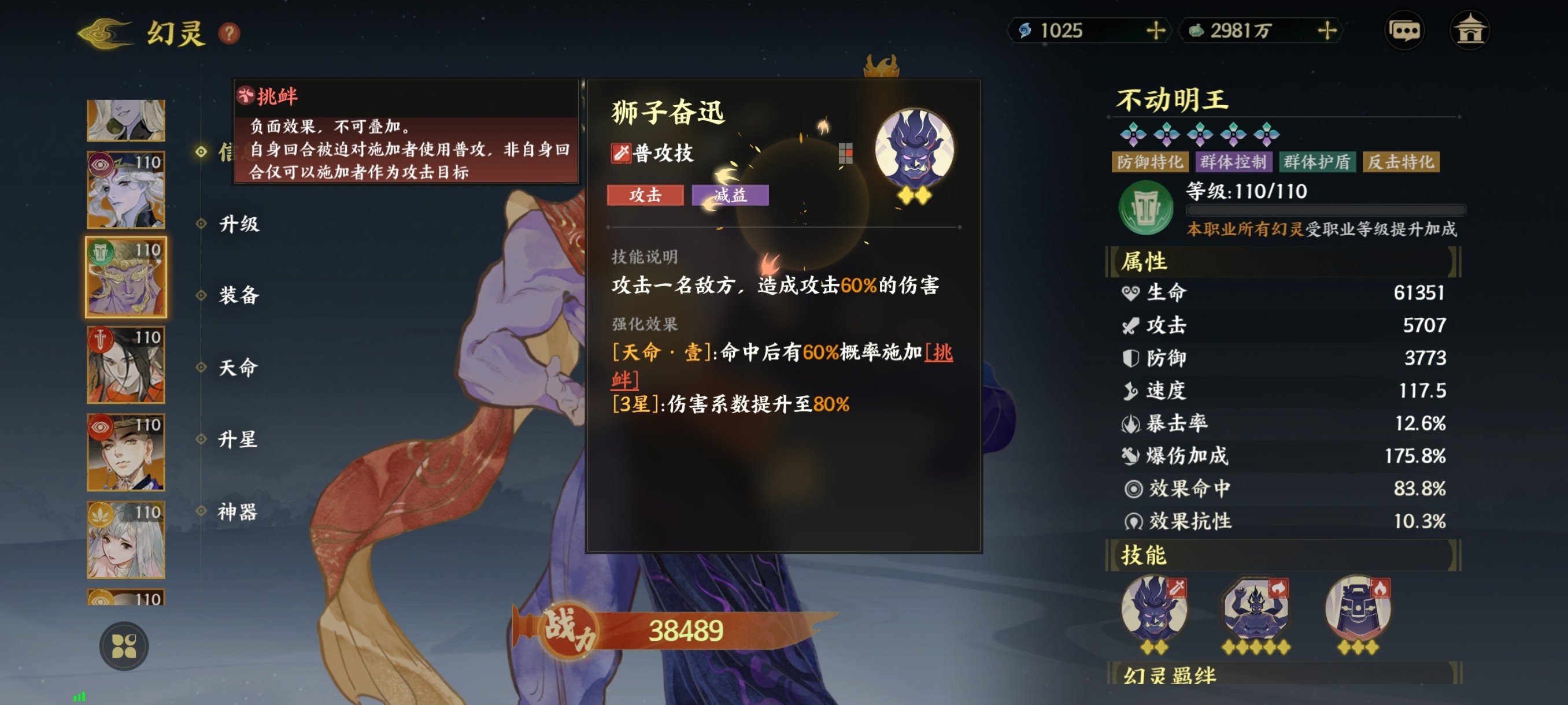Select the topmost character portrait in left list

click(x=125, y=119)
